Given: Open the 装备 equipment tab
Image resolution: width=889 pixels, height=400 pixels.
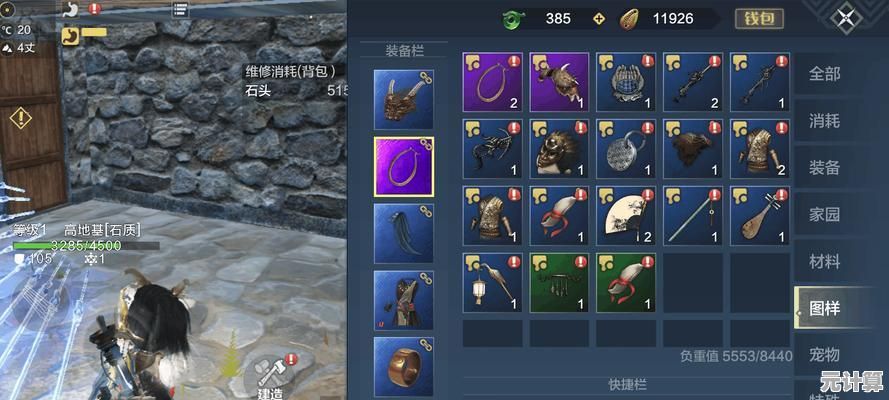Looking at the screenshot, I should point(824,168).
